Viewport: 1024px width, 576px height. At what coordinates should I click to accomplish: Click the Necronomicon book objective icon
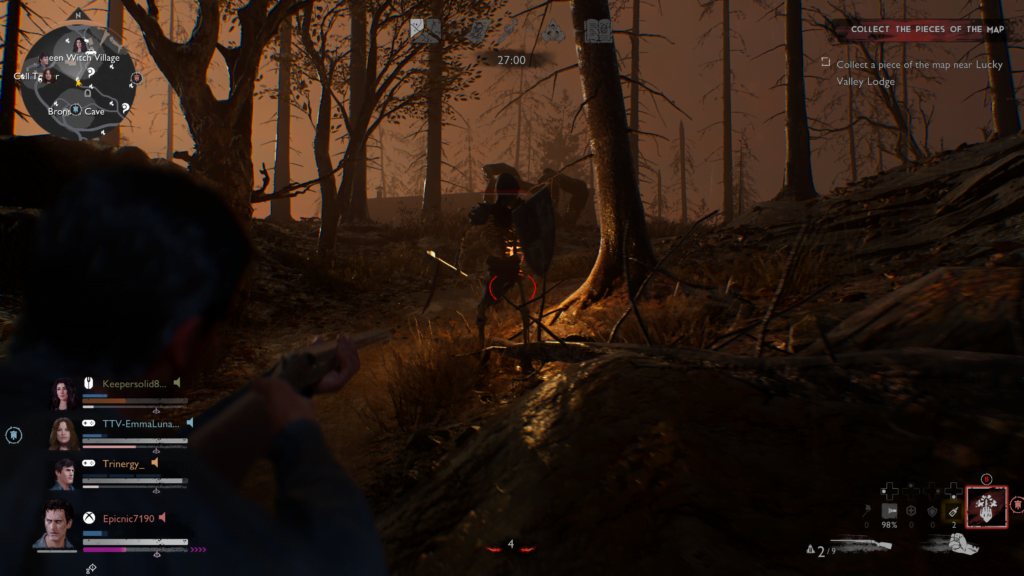598,31
